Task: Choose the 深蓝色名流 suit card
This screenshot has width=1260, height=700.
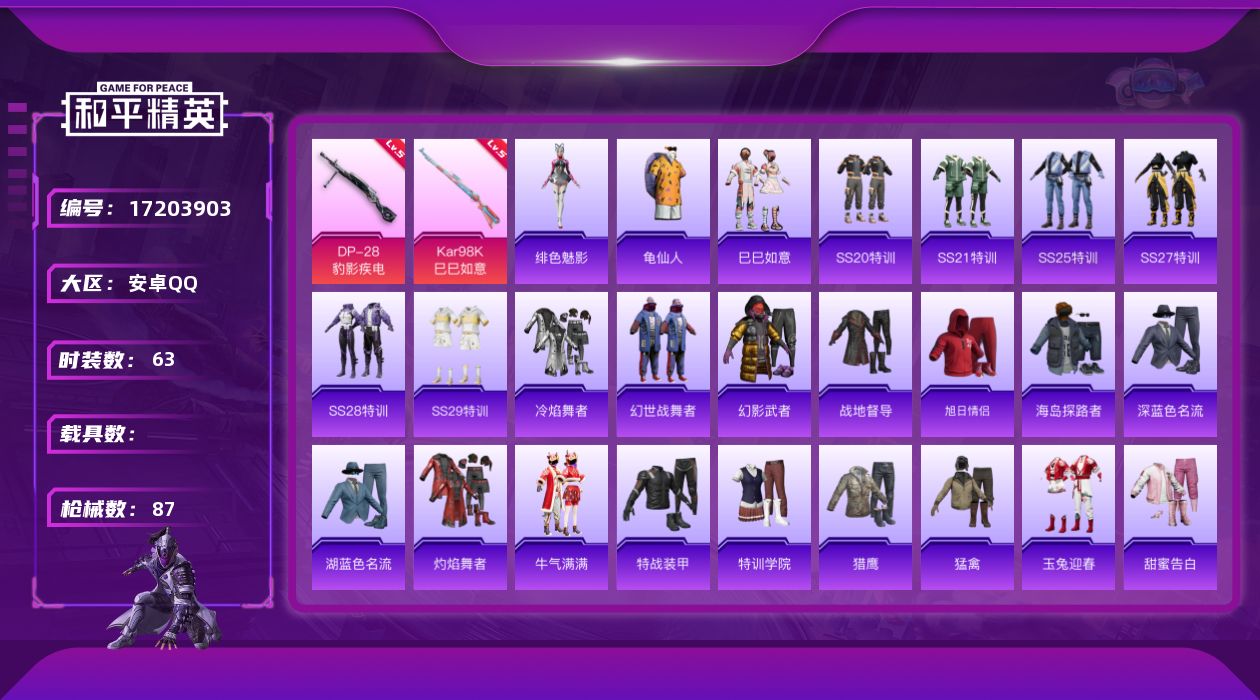Action: (1170, 364)
